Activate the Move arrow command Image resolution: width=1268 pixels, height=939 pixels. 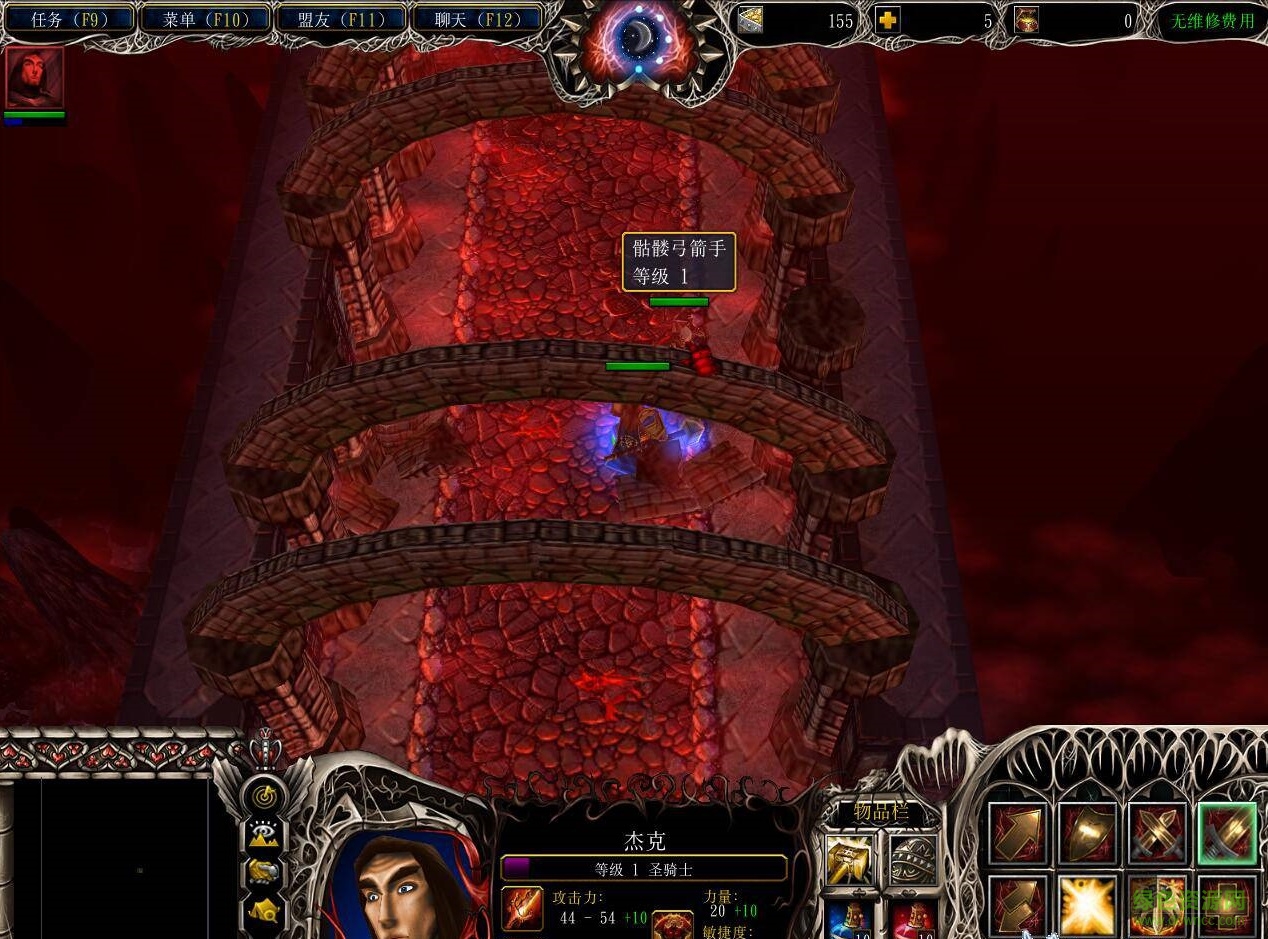tap(1018, 833)
